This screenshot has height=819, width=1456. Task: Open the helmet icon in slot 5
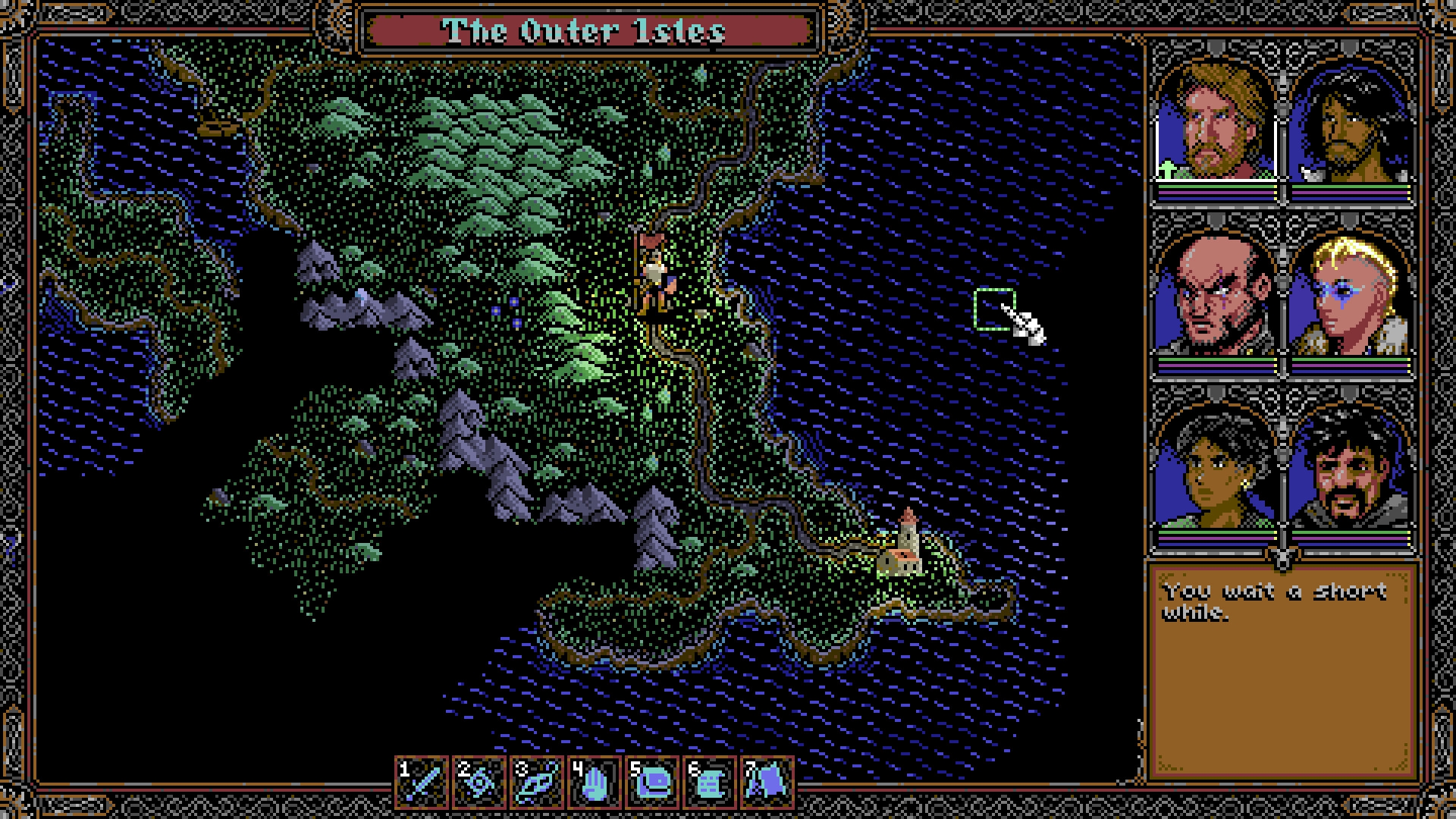(x=652, y=781)
